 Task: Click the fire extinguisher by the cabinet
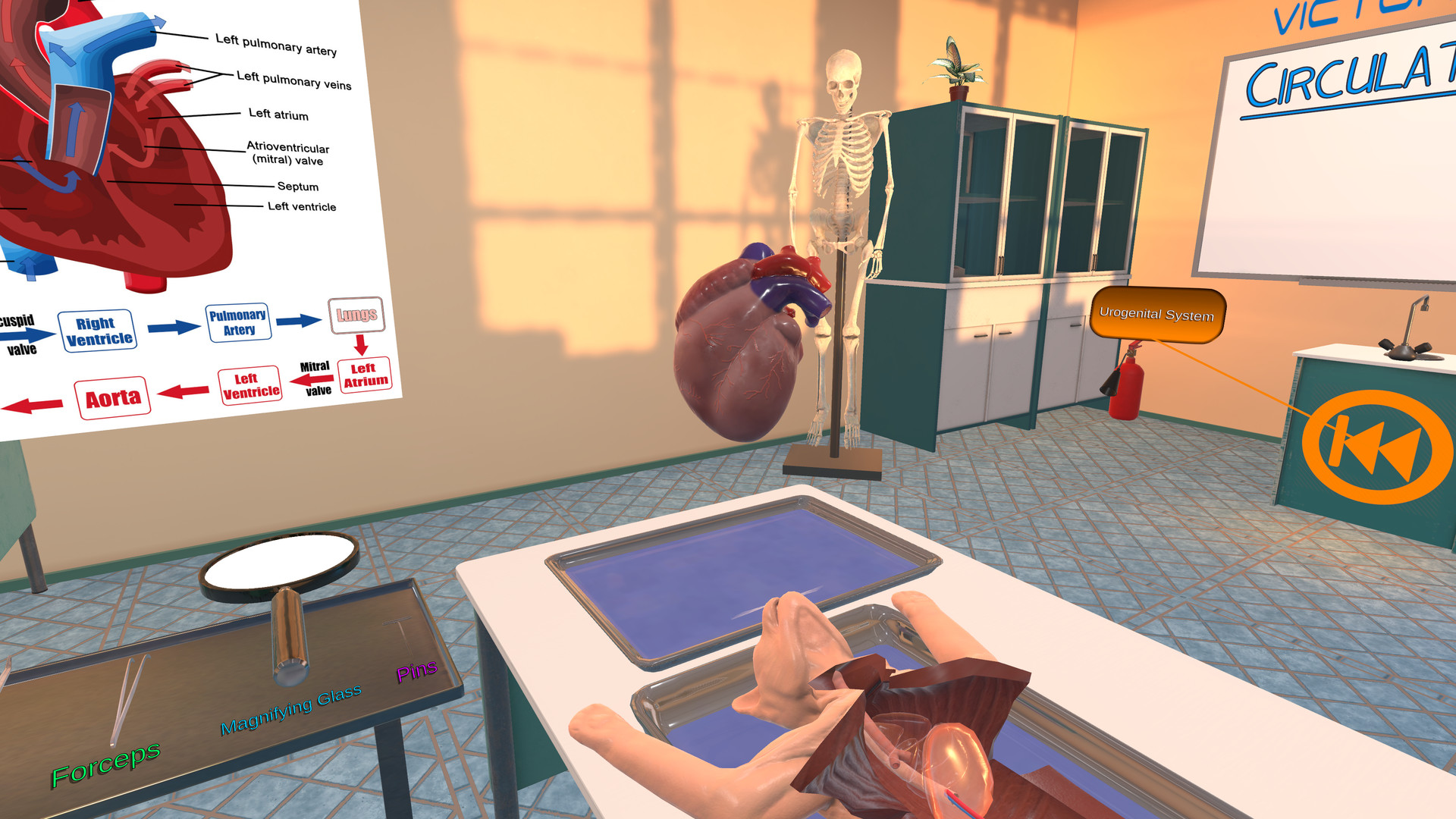tap(1128, 387)
